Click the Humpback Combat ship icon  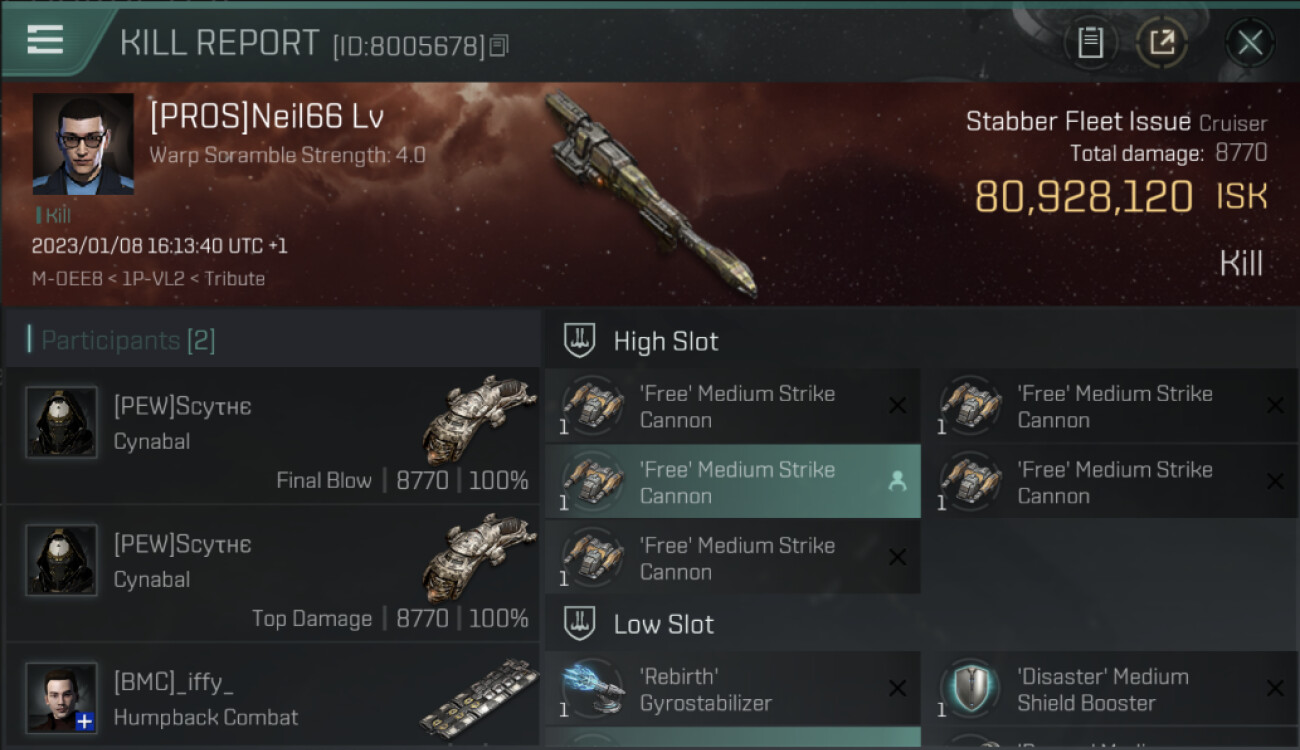coord(479,698)
